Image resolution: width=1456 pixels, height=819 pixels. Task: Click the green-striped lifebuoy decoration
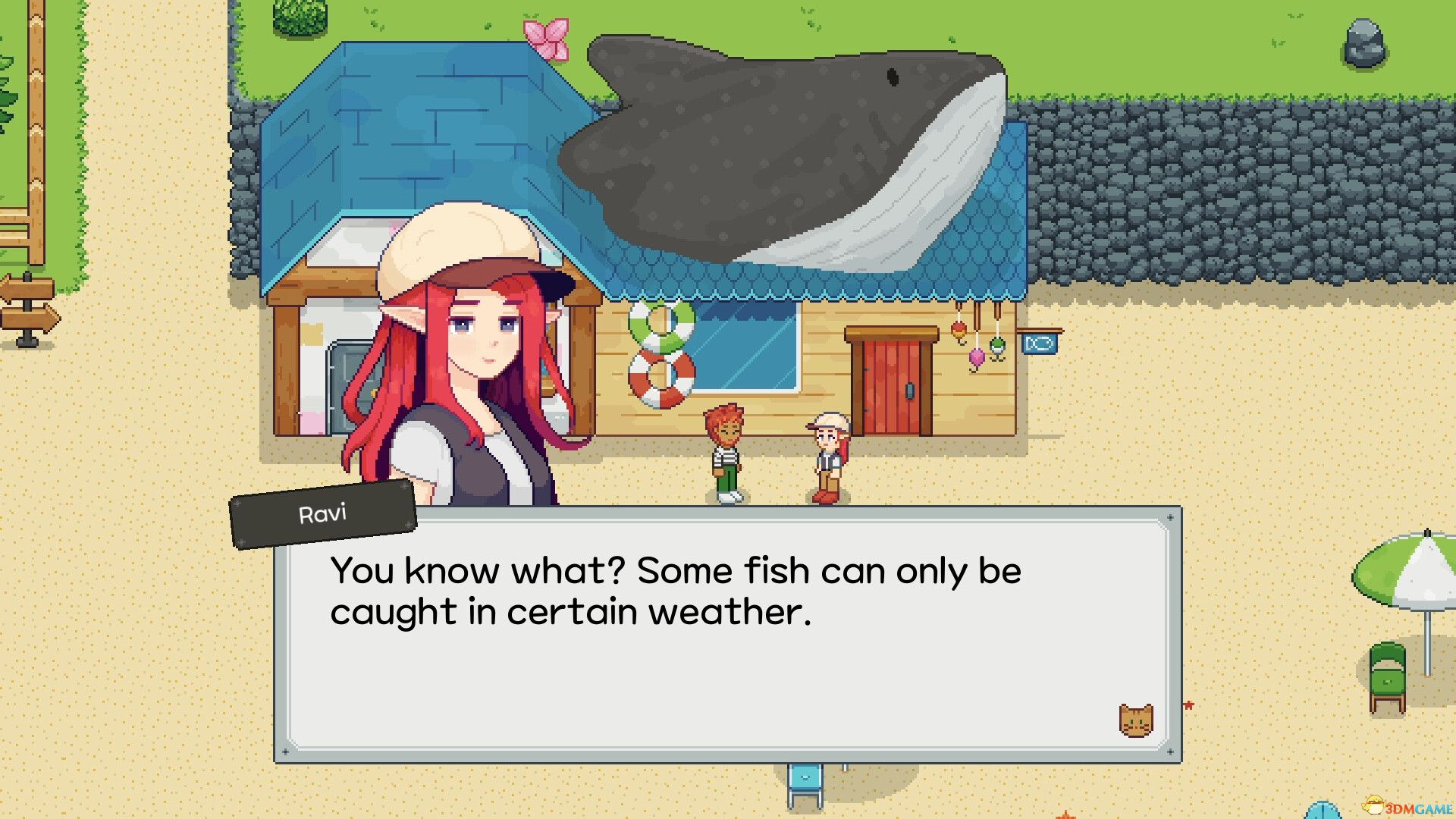pos(658,322)
